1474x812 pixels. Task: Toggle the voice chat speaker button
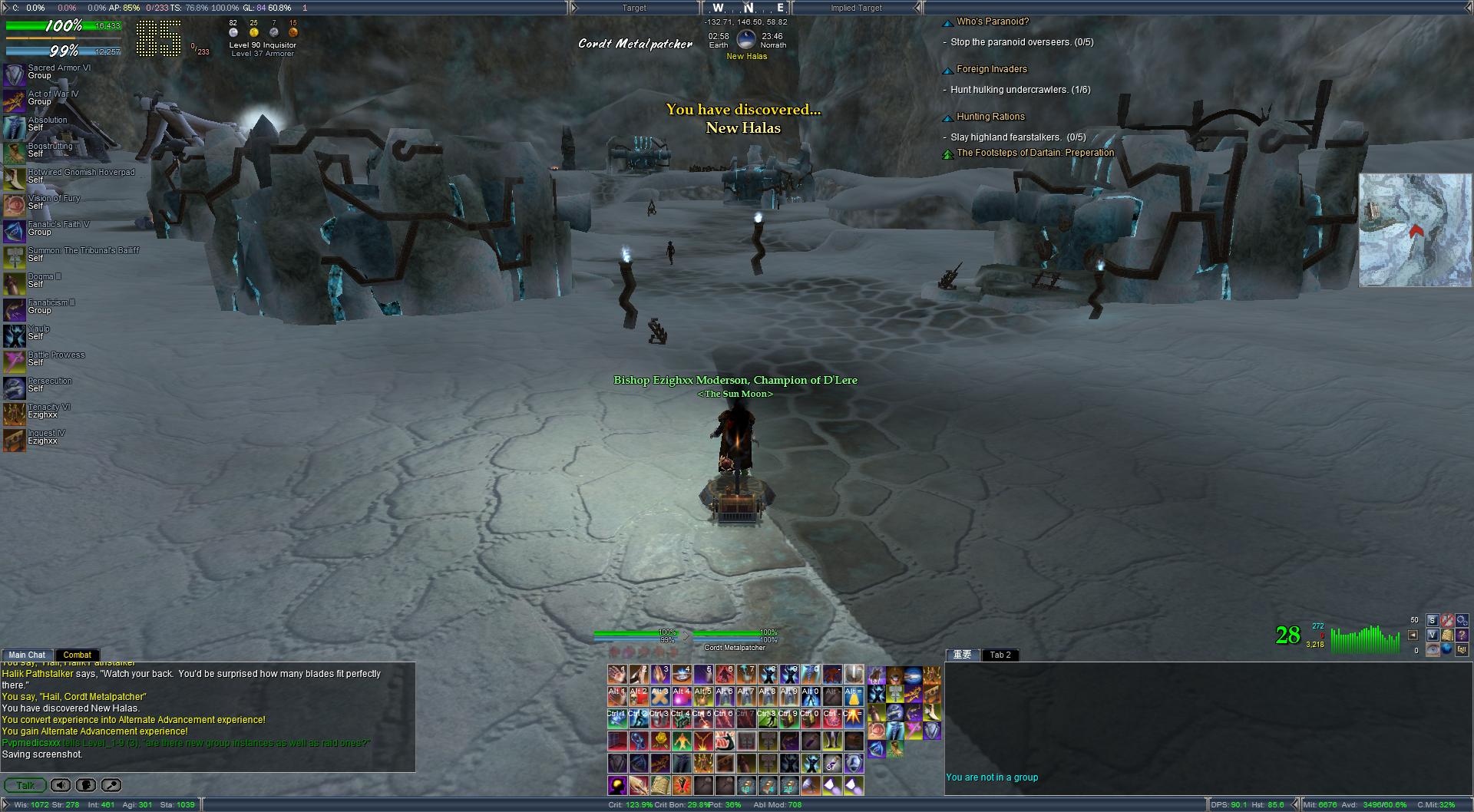[61, 785]
